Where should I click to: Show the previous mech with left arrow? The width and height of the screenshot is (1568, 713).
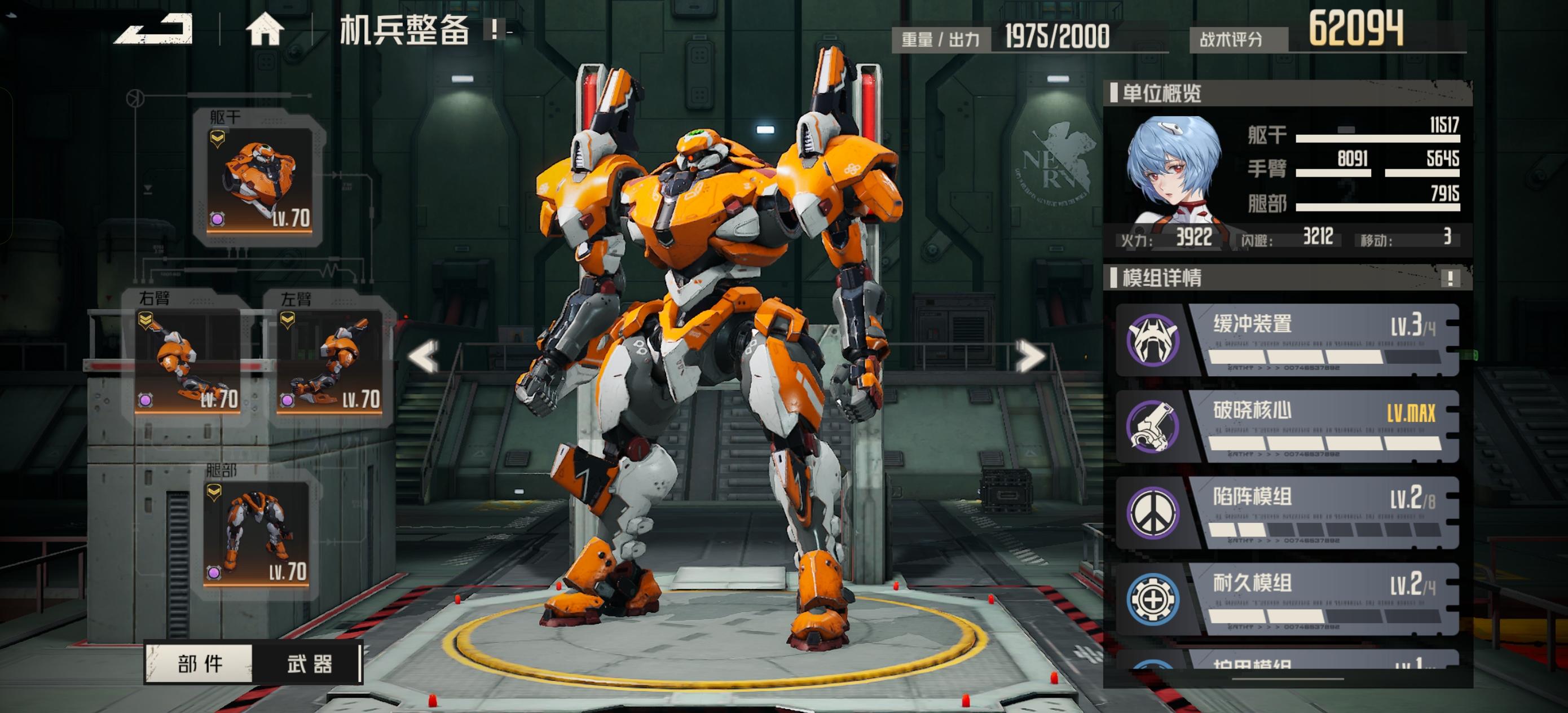pos(424,356)
